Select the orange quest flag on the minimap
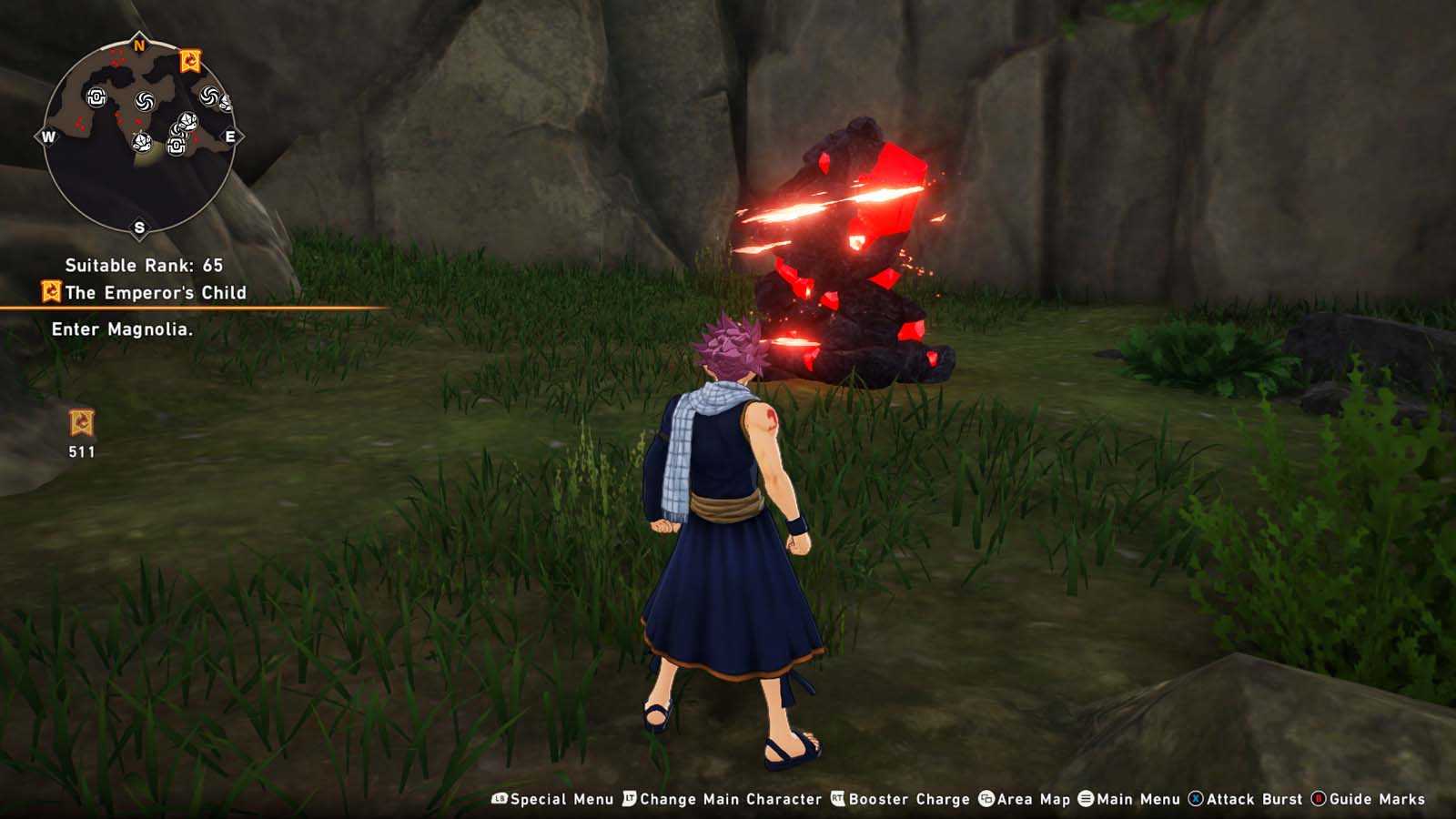Image resolution: width=1456 pixels, height=819 pixels. pos(190,60)
